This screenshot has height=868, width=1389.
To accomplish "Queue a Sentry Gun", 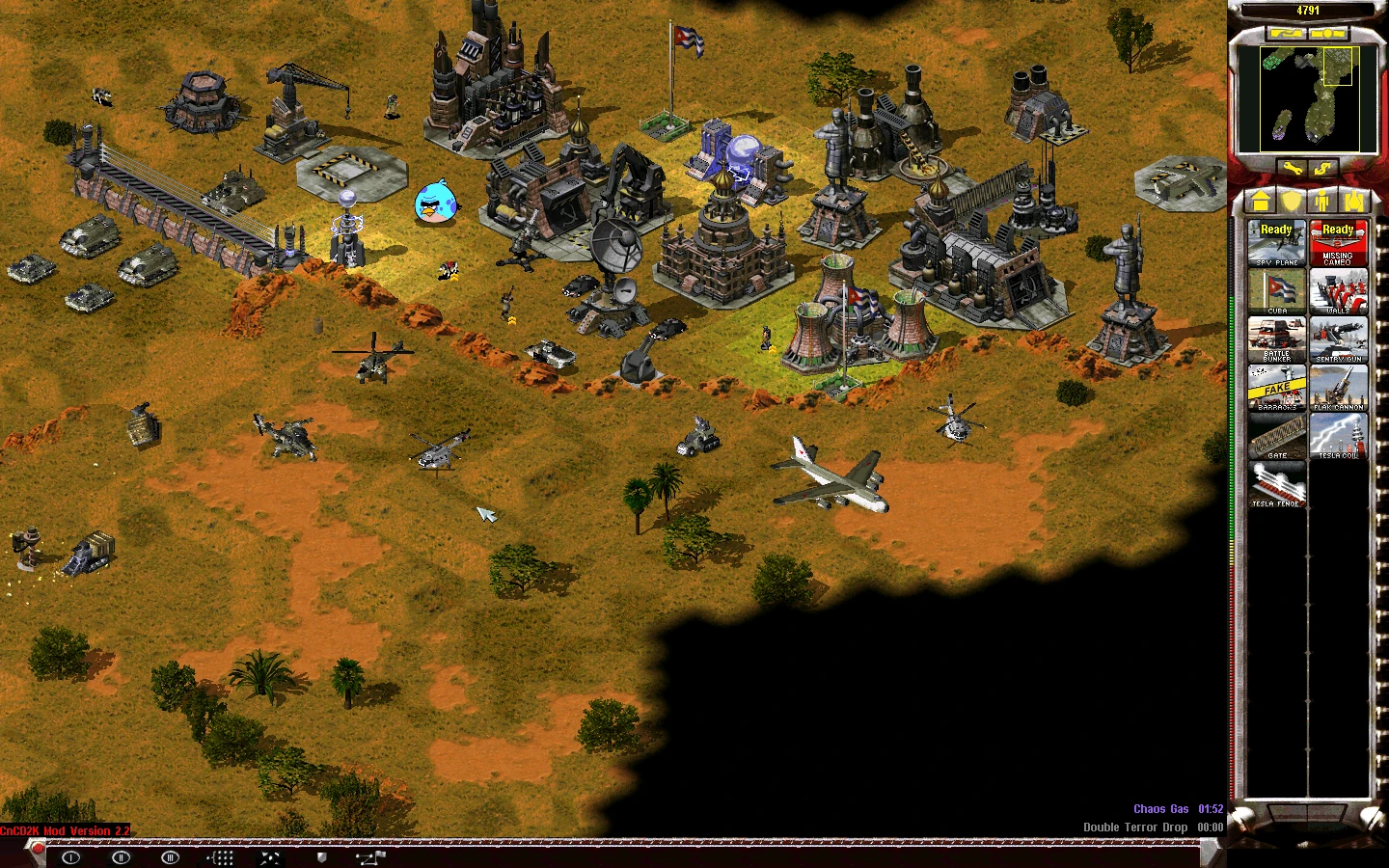I will click(x=1338, y=339).
